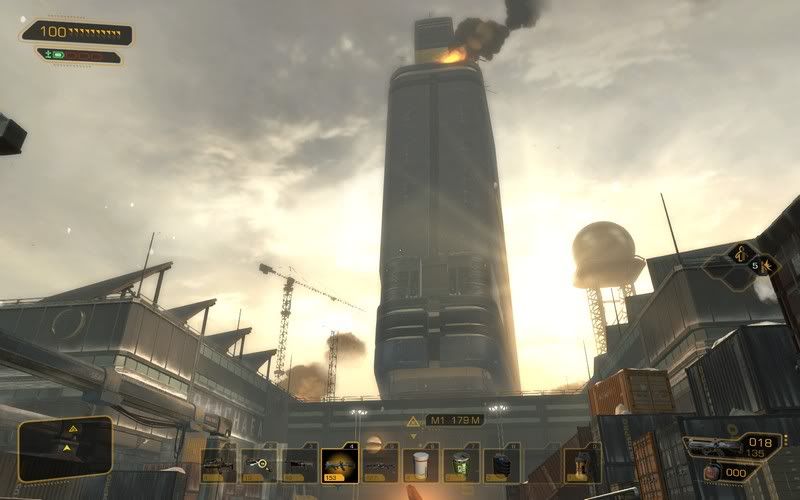Select the black pack hotbar slot
Screen dimensions: 800x500
[501, 464]
